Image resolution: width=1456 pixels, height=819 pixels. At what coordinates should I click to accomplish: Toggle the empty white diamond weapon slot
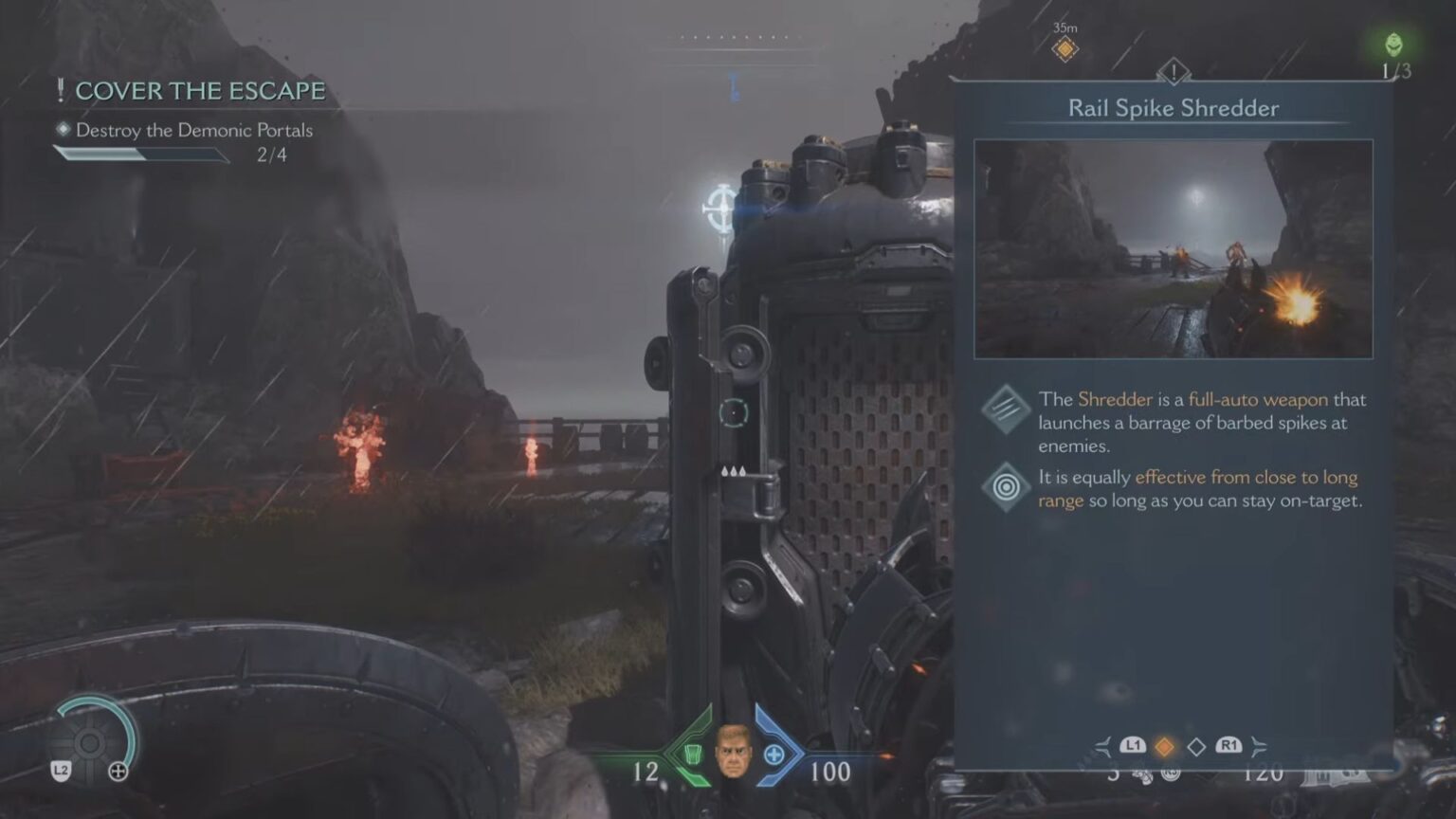point(1196,746)
